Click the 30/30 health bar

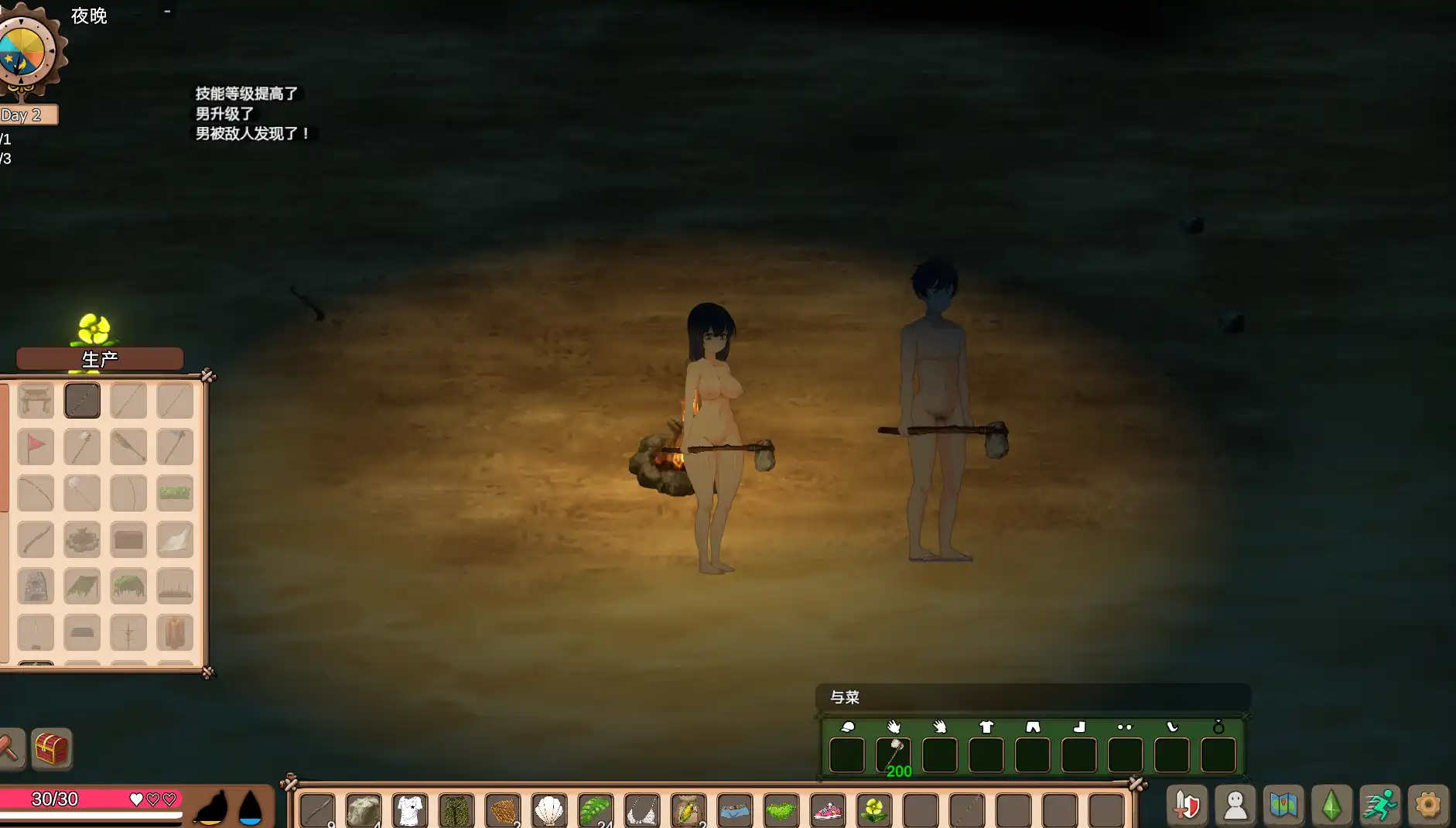[x=91, y=799]
